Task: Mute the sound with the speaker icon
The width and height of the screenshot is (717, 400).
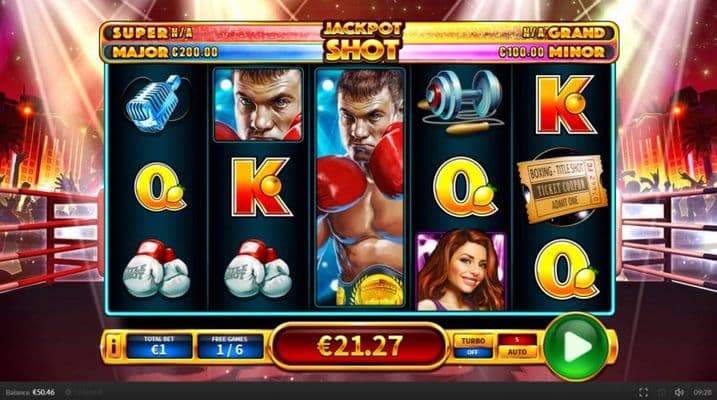Action: coord(679,392)
